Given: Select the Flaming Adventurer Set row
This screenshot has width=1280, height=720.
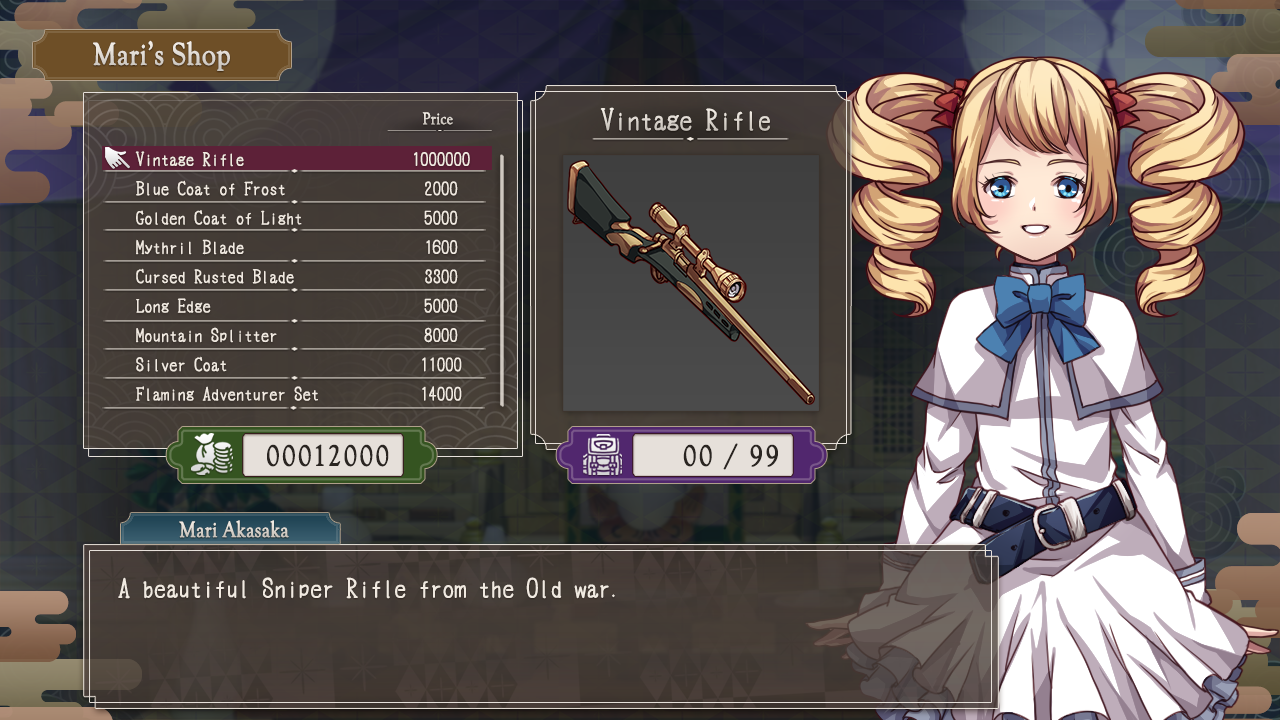Looking at the screenshot, I should (x=297, y=394).
